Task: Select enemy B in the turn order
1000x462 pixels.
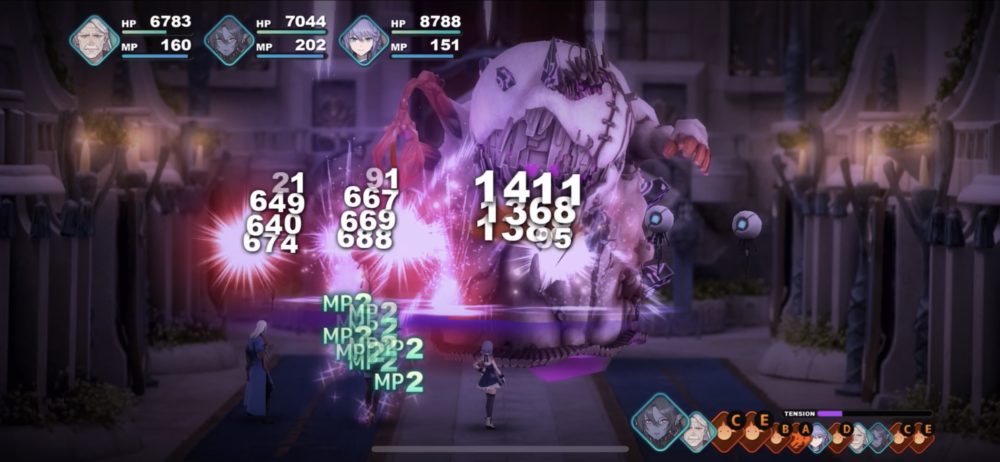Action: point(782,433)
